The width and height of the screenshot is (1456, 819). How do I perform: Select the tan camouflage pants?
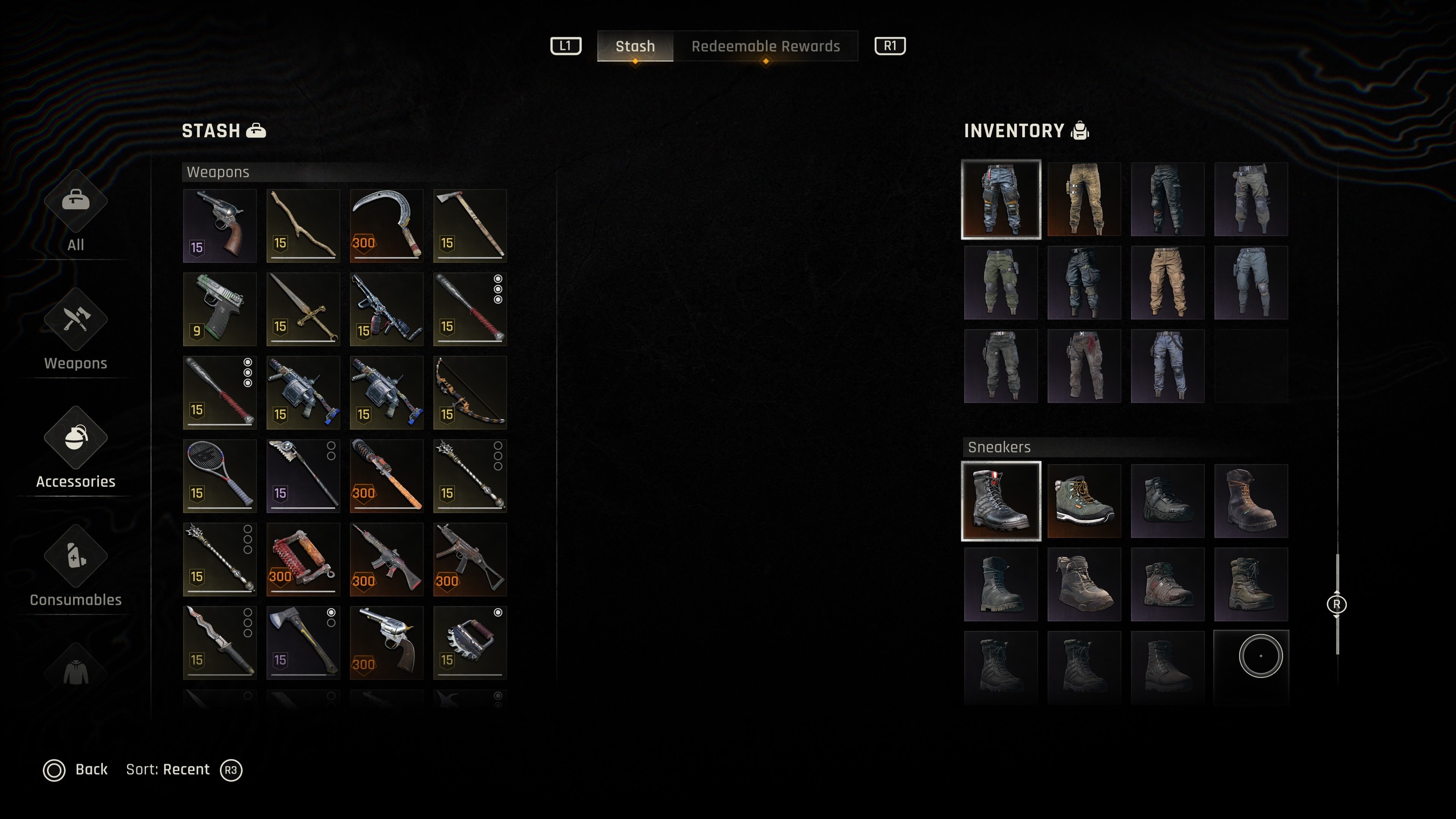1084,199
